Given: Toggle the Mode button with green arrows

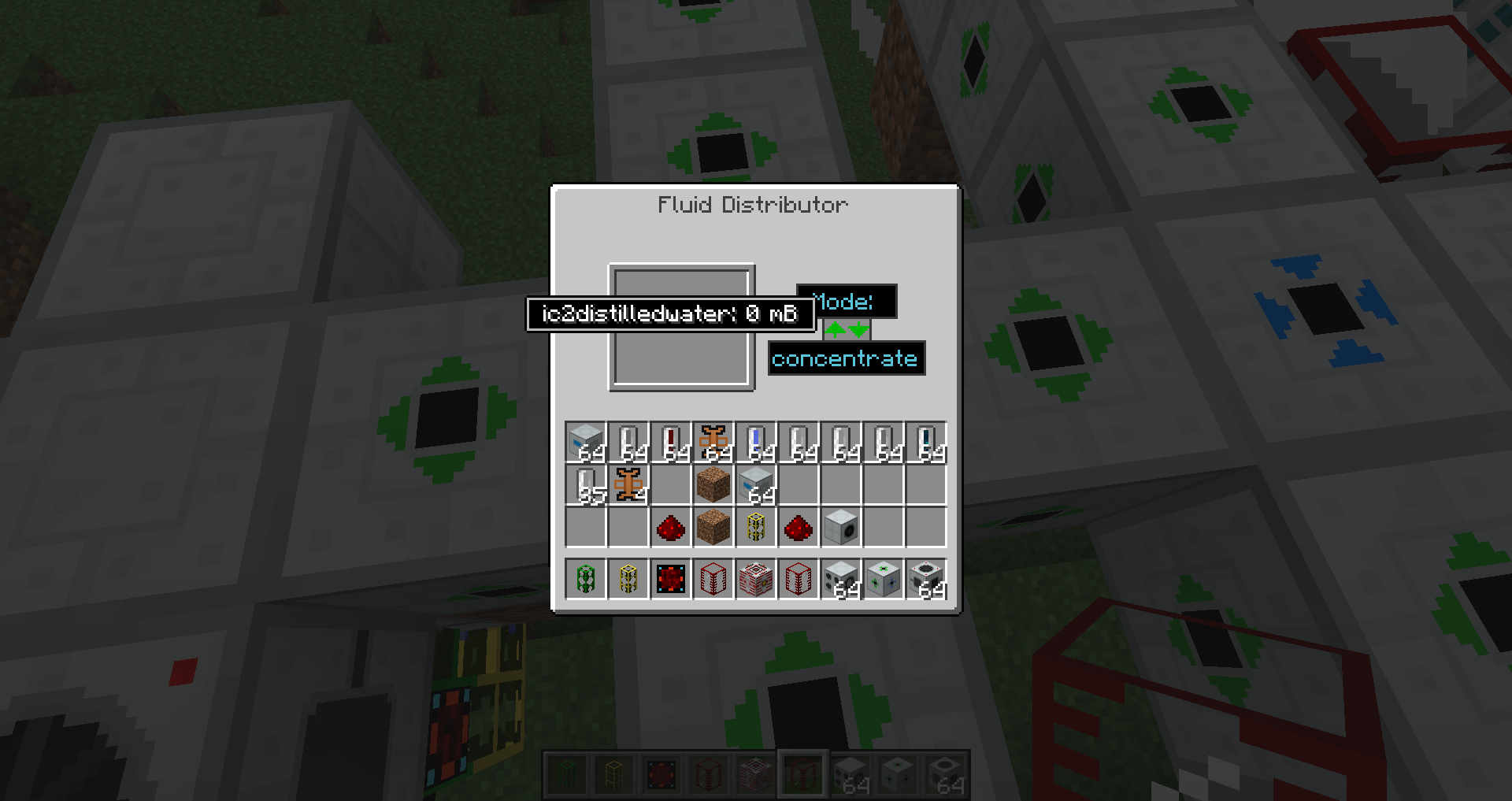Looking at the screenshot, I should (847, 329).
